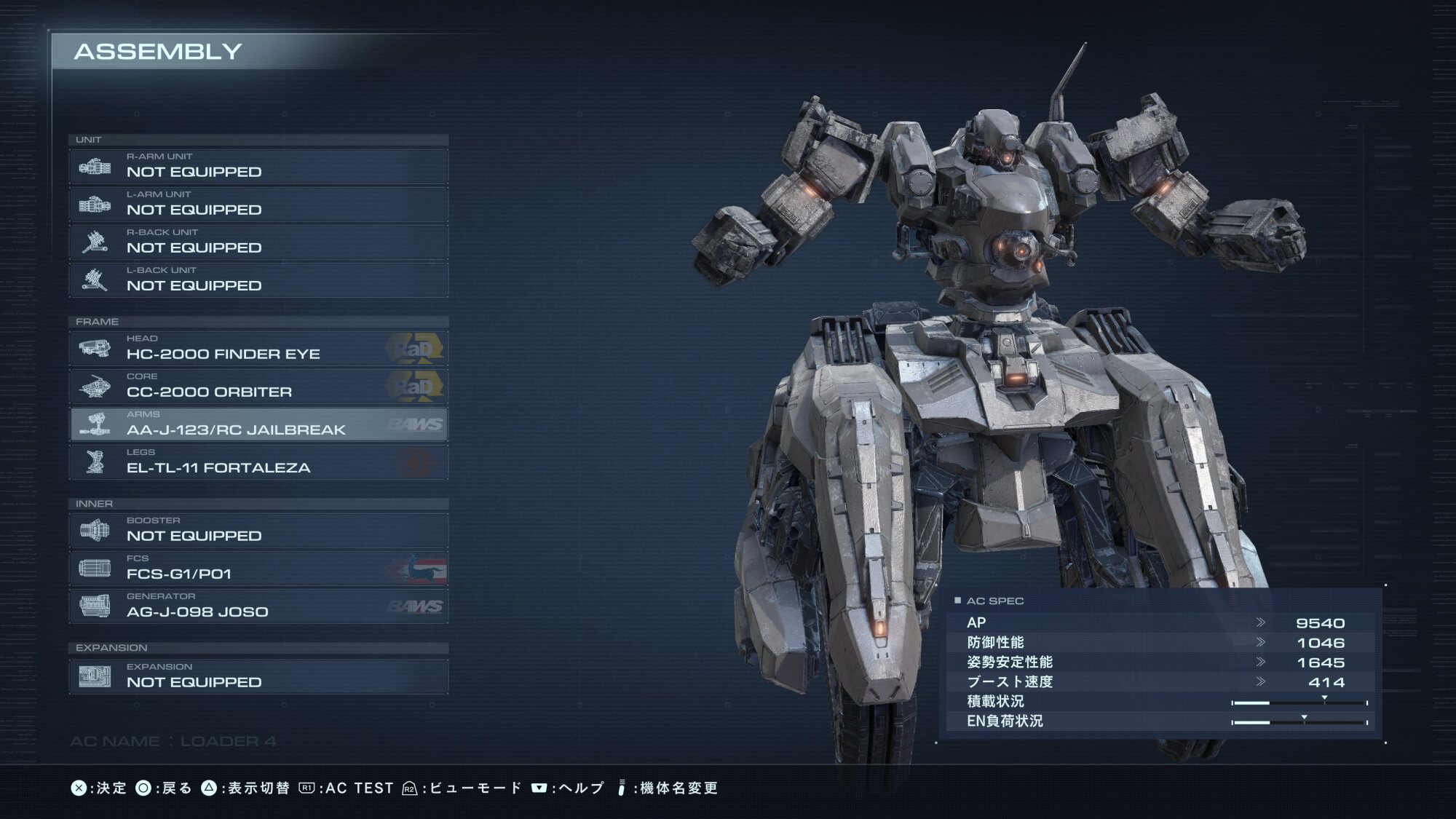Screen dimensions: 1456x819
Task: Choose the AA-J-123/RC JAILBREAK arms row
Action: pos(258,424)
